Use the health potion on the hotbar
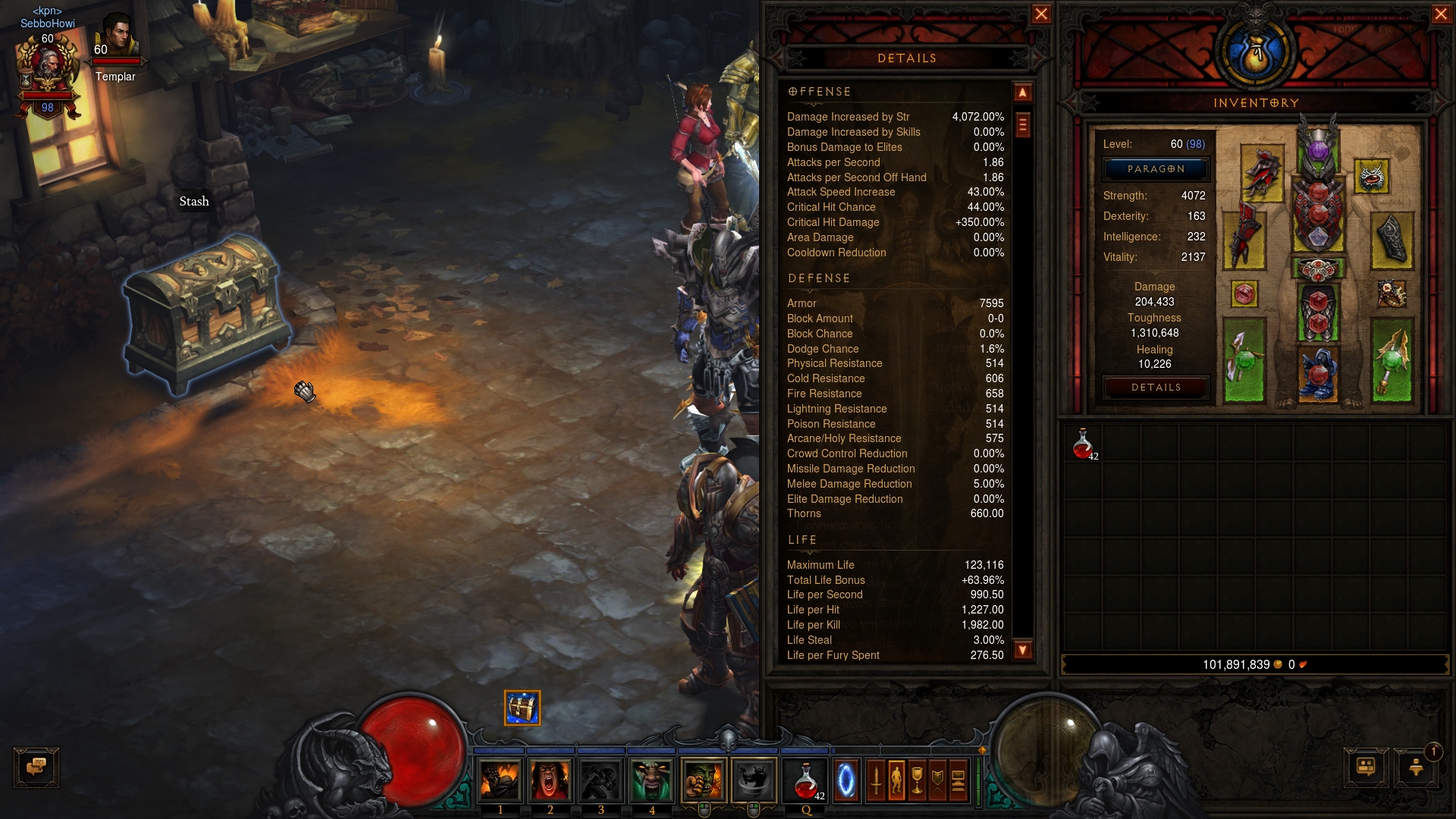 coord(806,780)
